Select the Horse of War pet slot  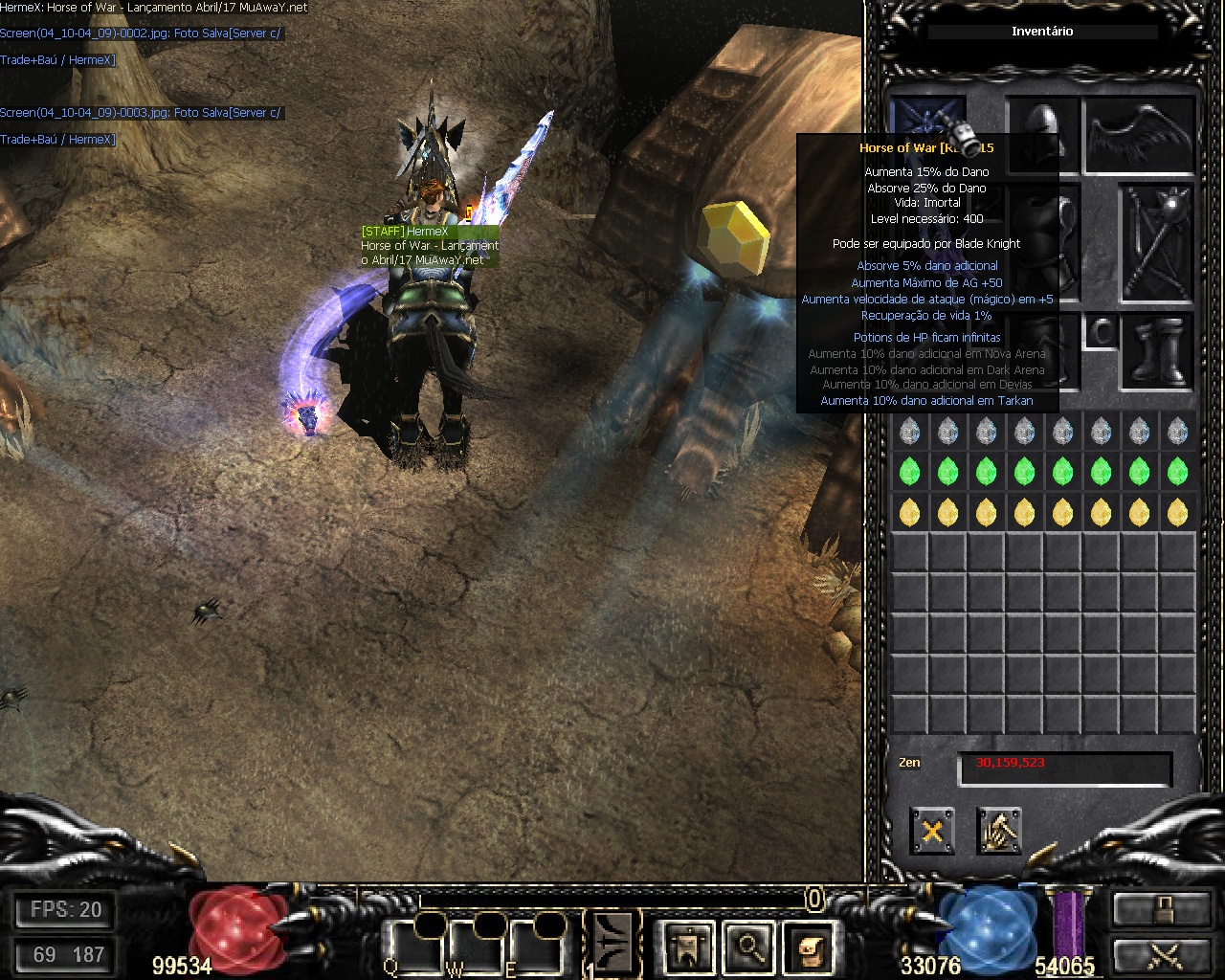click(x=926, y=121)
